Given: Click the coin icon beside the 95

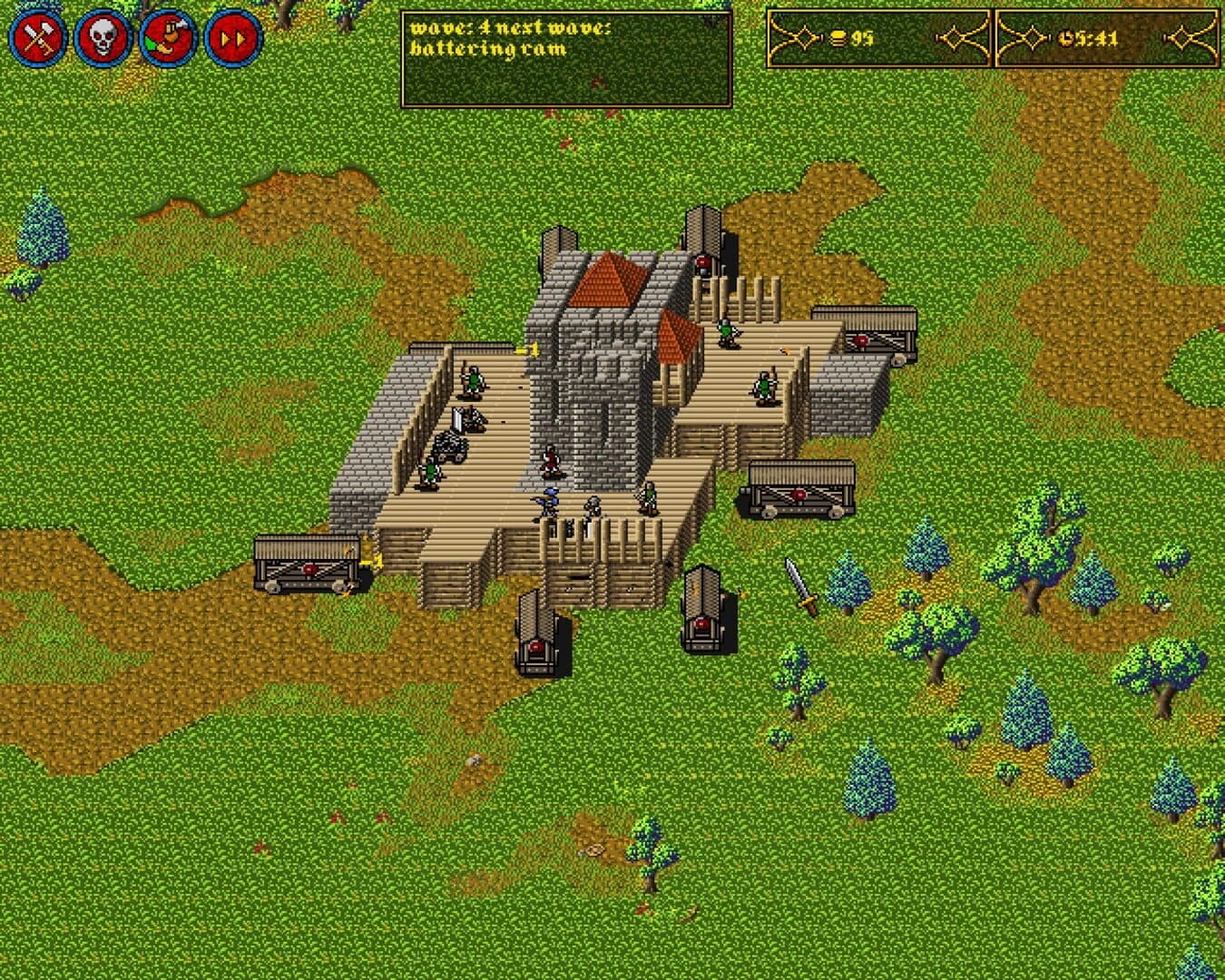Looking at the screenshot, I should coord(838,36).
